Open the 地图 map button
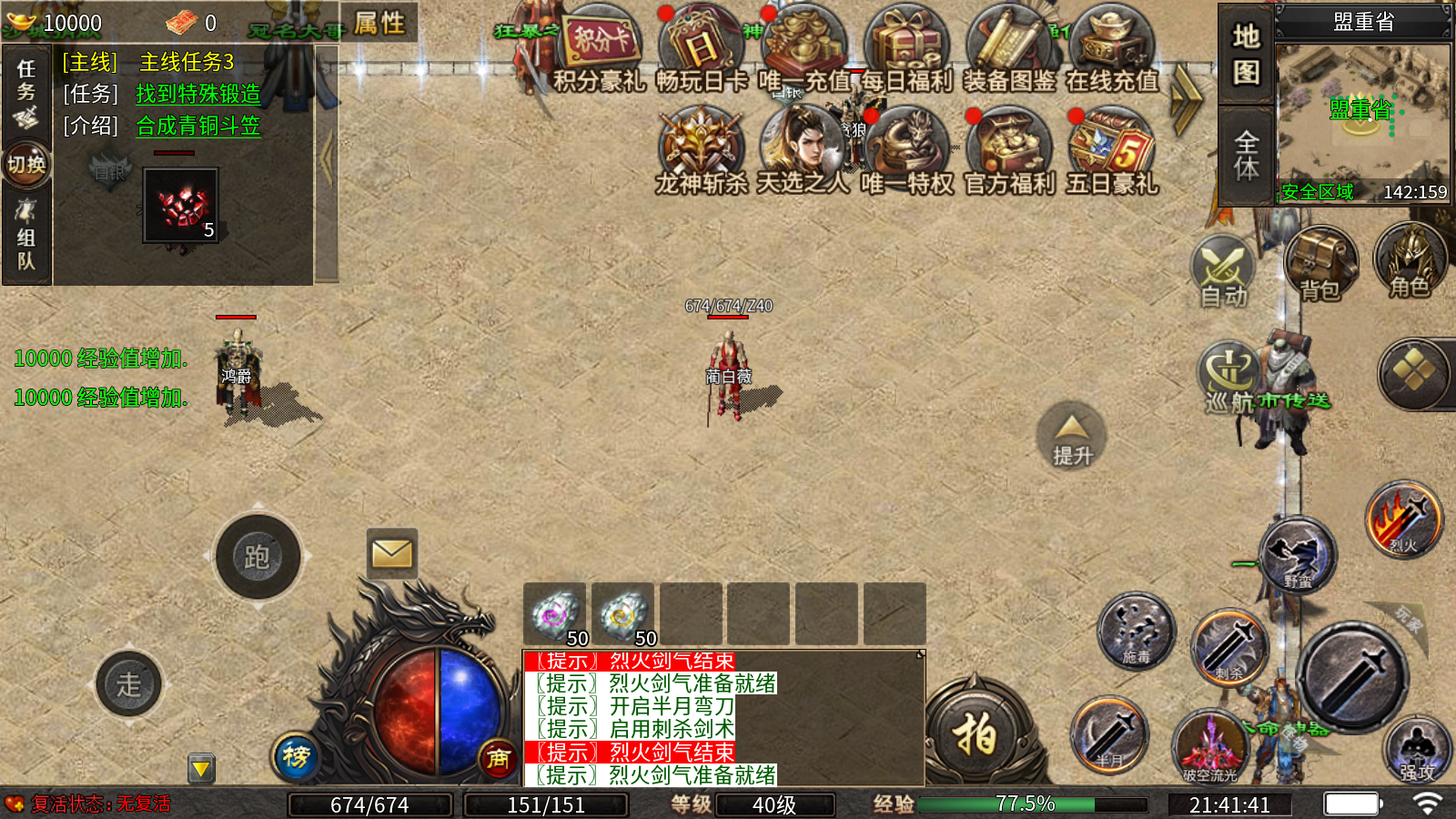Screen dimensions: 1456x819 tap(1246, 55)
